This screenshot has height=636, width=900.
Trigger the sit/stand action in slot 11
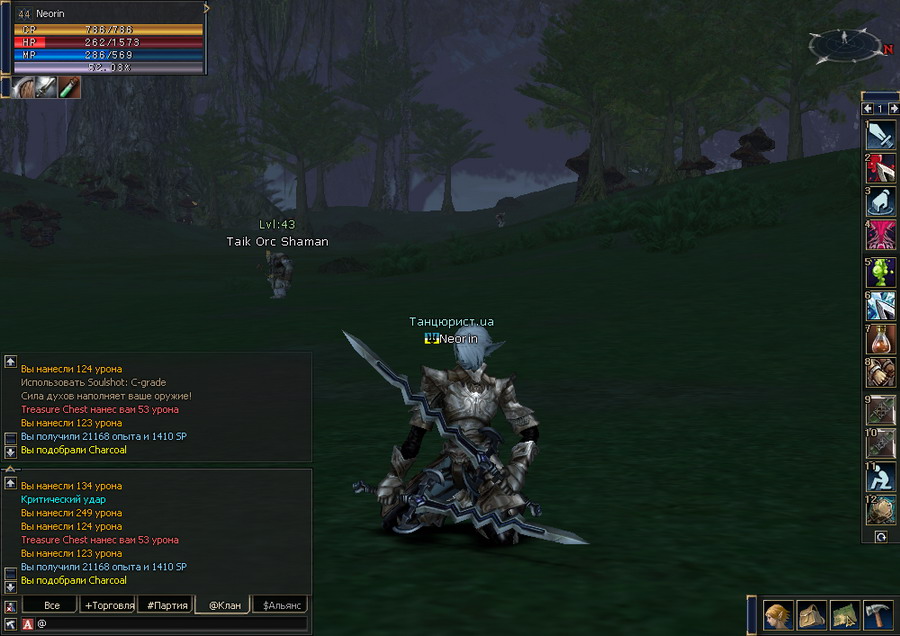click(881, 477)
